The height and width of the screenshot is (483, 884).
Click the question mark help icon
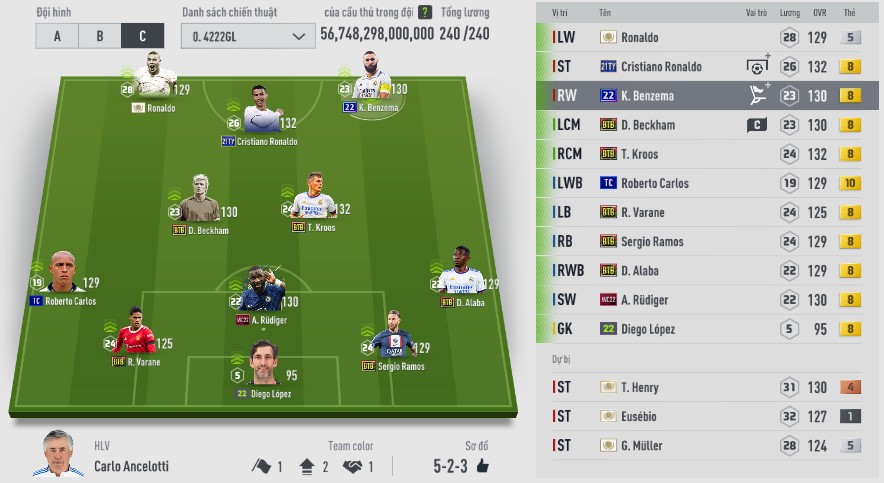click(x=425, y=13)
